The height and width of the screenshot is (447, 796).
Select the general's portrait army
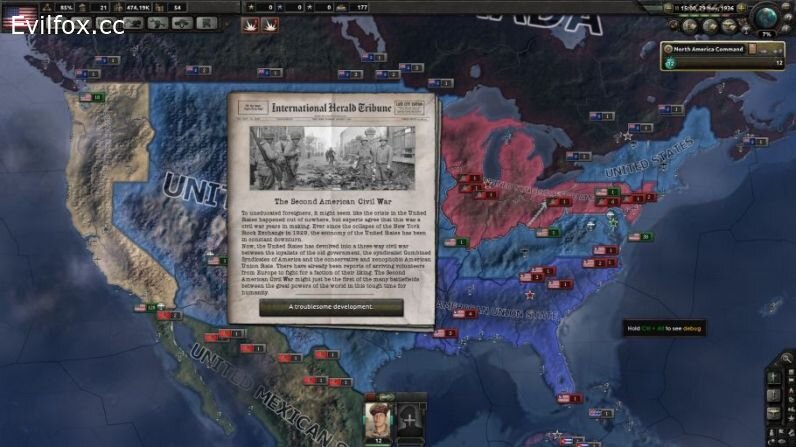click(380, 418)
